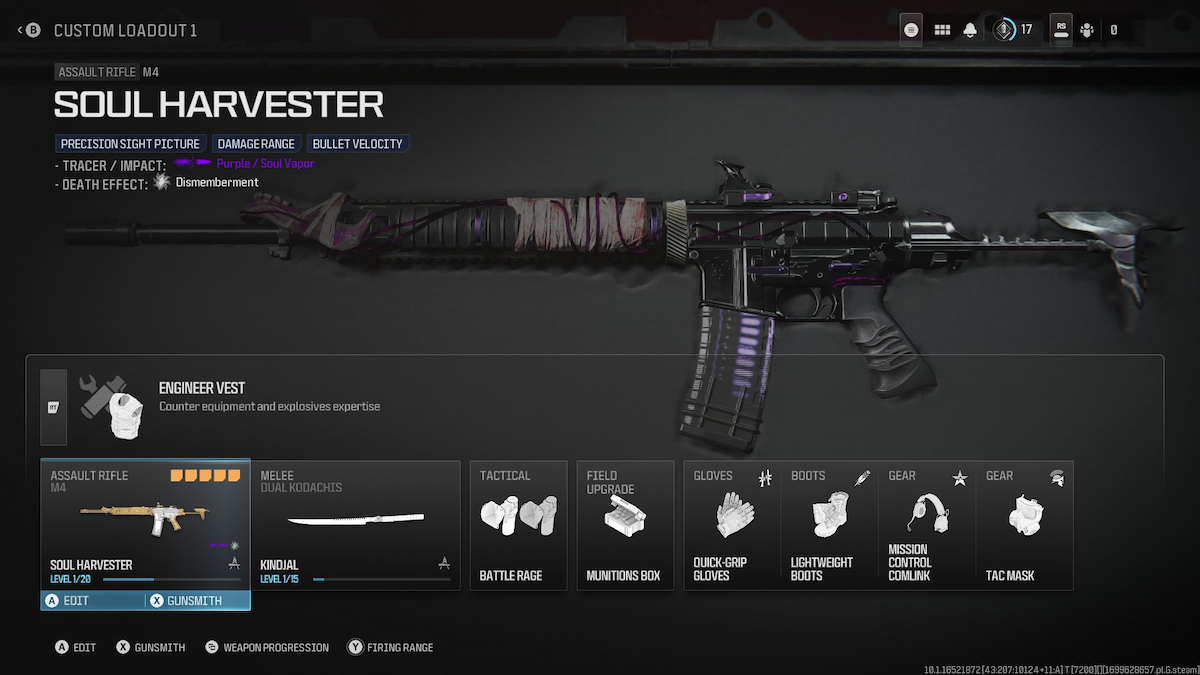Select the Soul Harvester assault rifle slot

(145, 522)
